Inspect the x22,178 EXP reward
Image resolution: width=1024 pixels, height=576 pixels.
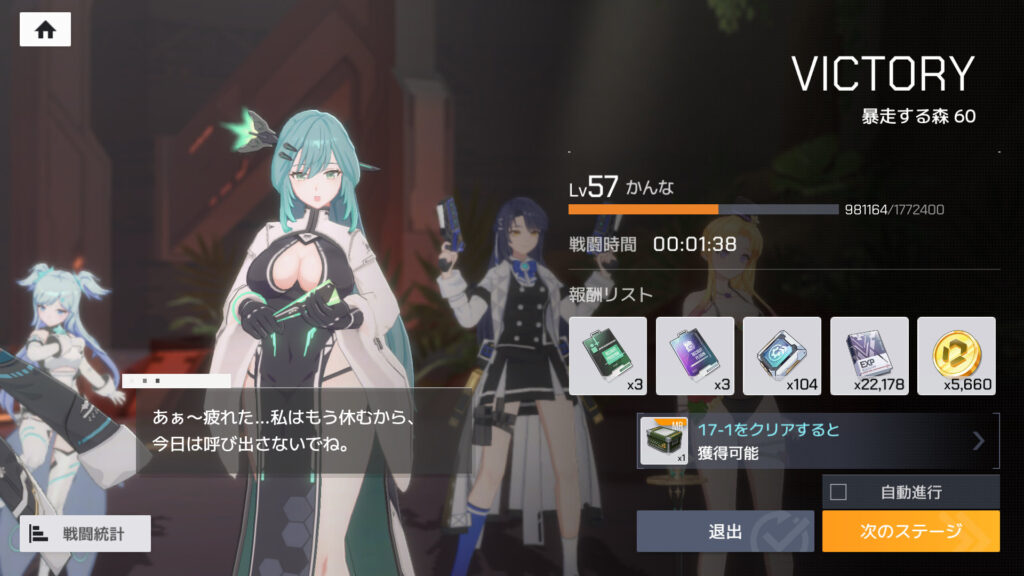869,355
